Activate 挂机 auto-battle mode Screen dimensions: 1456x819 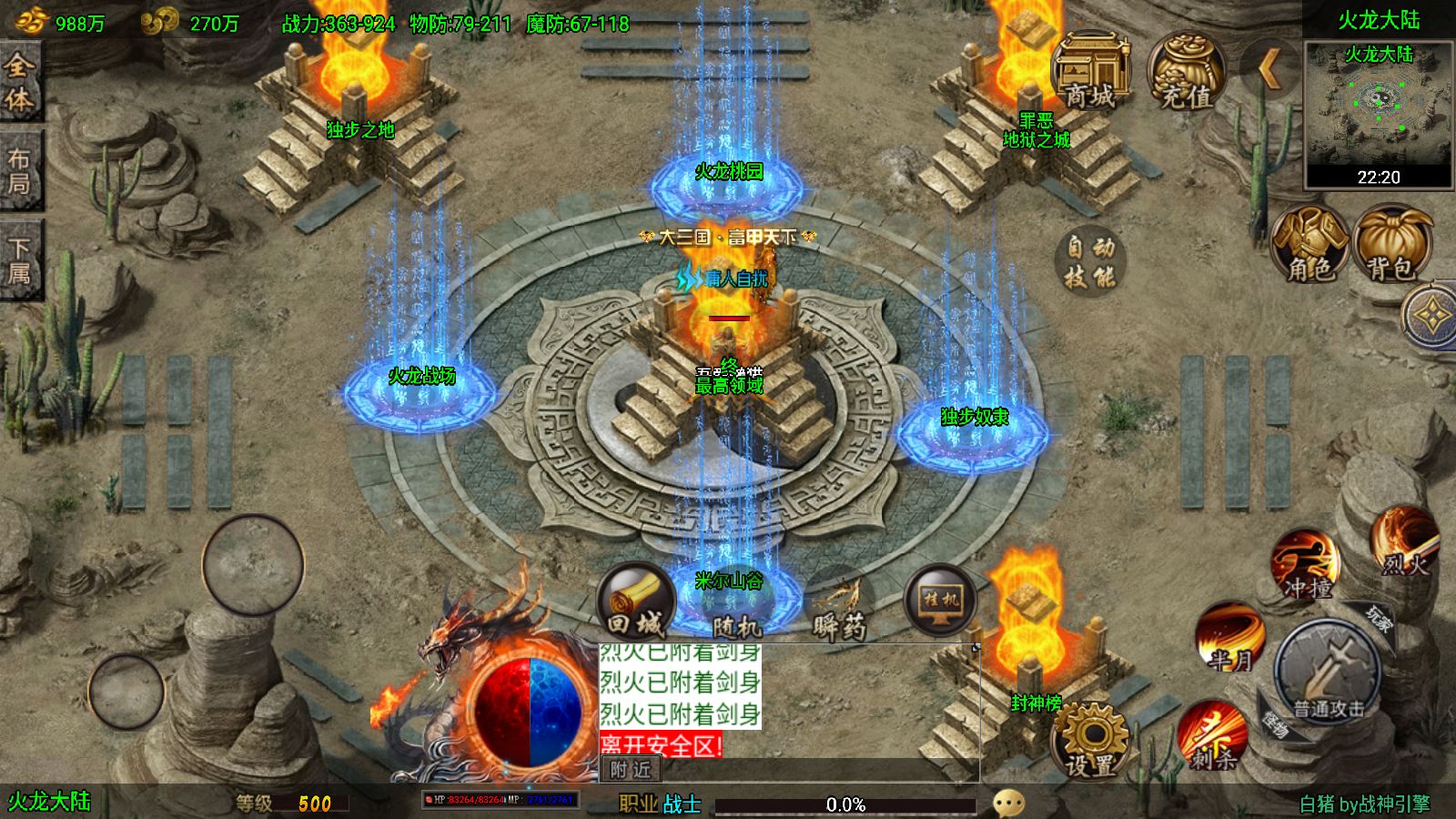[x=941, y=601]
